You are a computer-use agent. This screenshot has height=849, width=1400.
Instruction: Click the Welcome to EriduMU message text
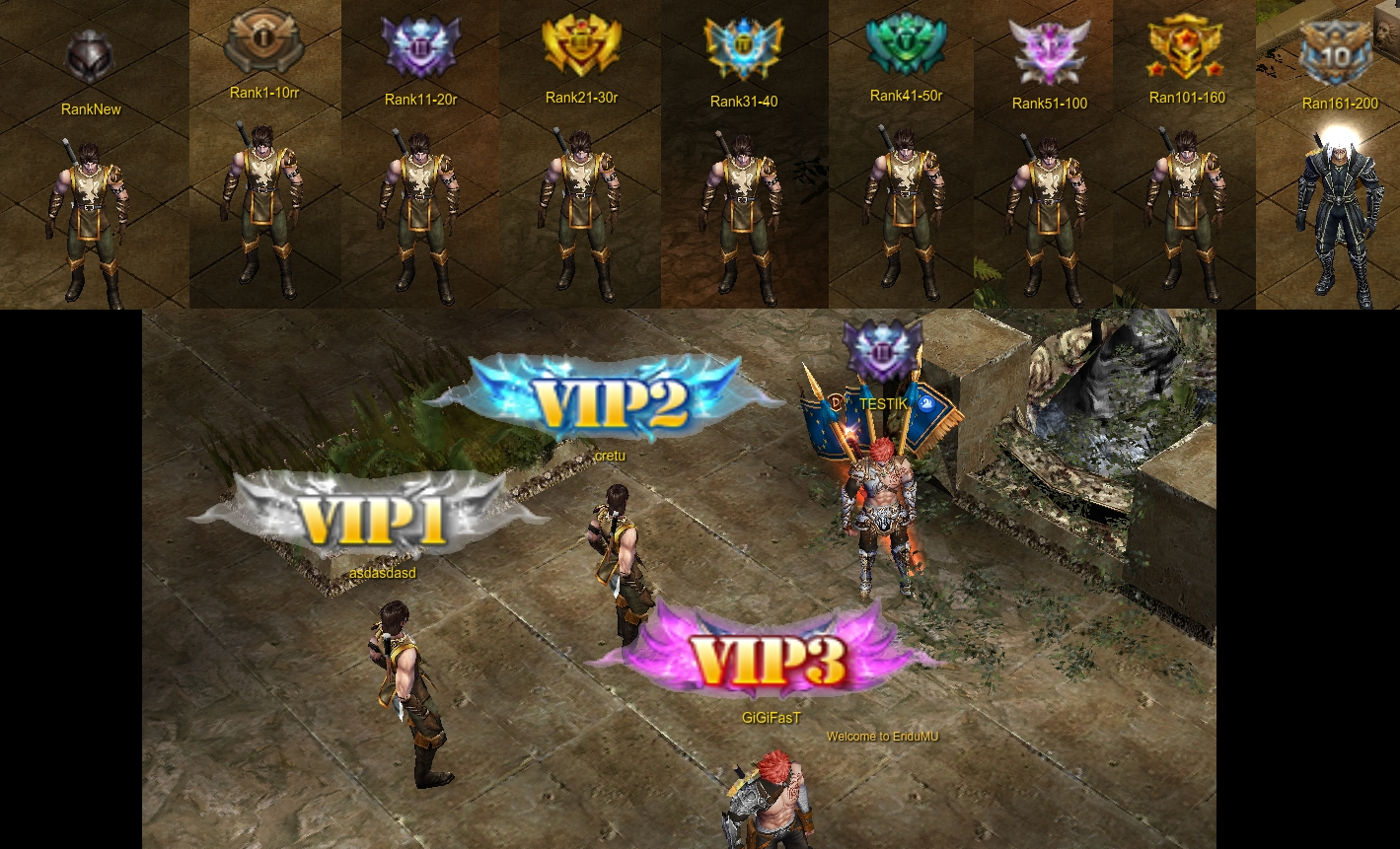click(x=882, y=737)
